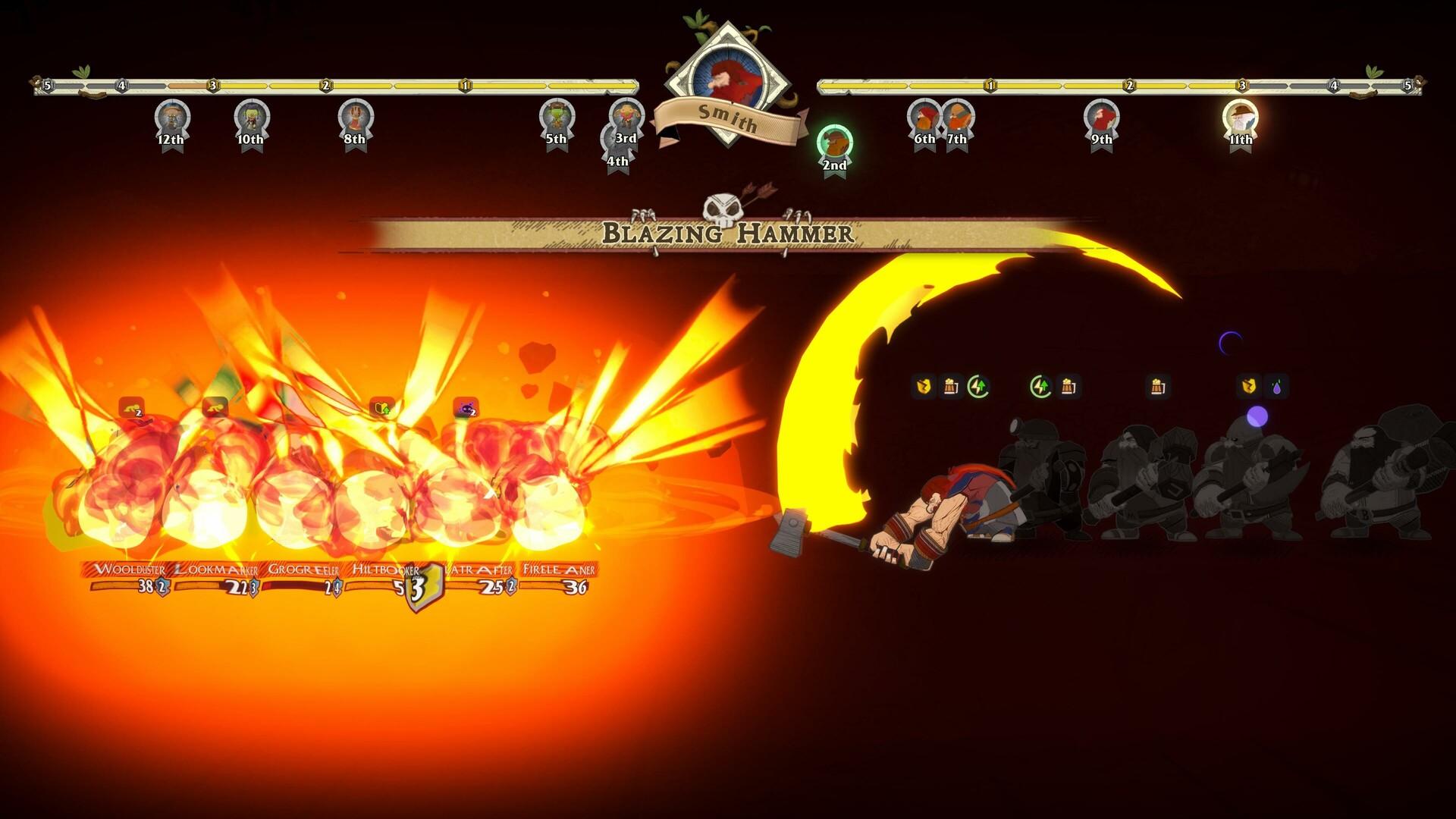
Task: Select the knockdown status icon above Woolduster
Action: pos(132,406)
